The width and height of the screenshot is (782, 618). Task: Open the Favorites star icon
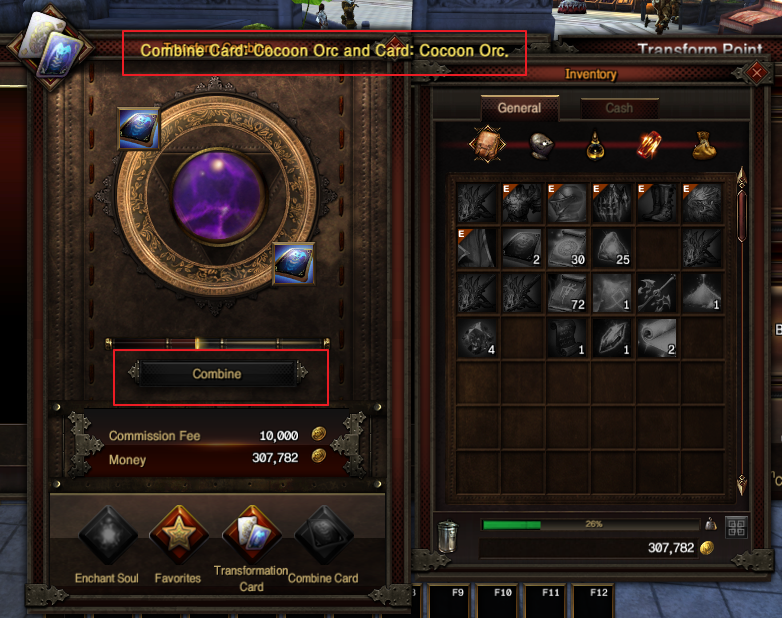click(177, 535)
